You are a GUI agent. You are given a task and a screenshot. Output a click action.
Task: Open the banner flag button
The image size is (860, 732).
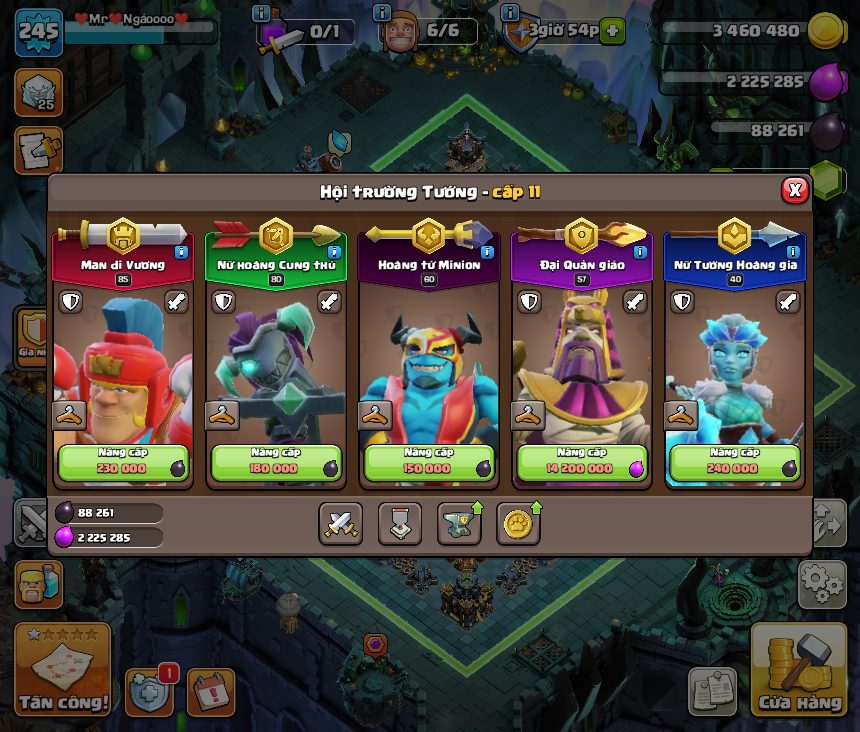pyautogui.click(x=399, y=523)
